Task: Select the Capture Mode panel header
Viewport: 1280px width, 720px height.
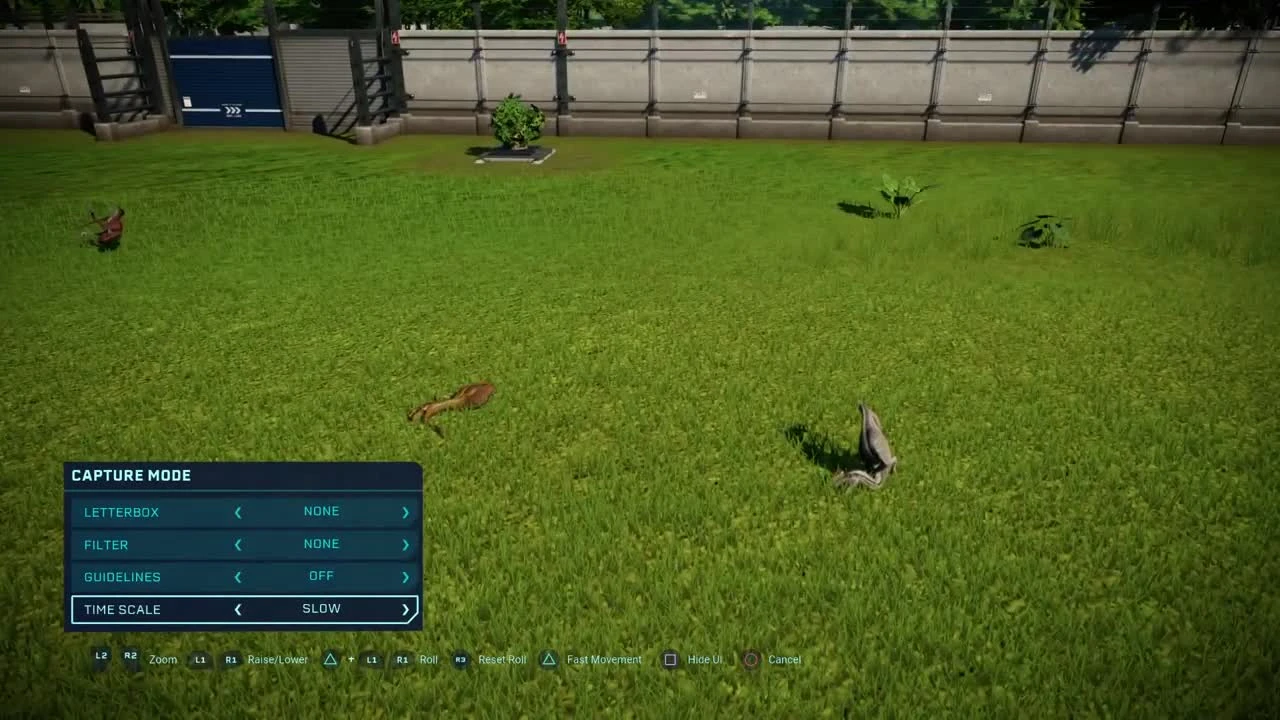Action: (x=131, y=476)
